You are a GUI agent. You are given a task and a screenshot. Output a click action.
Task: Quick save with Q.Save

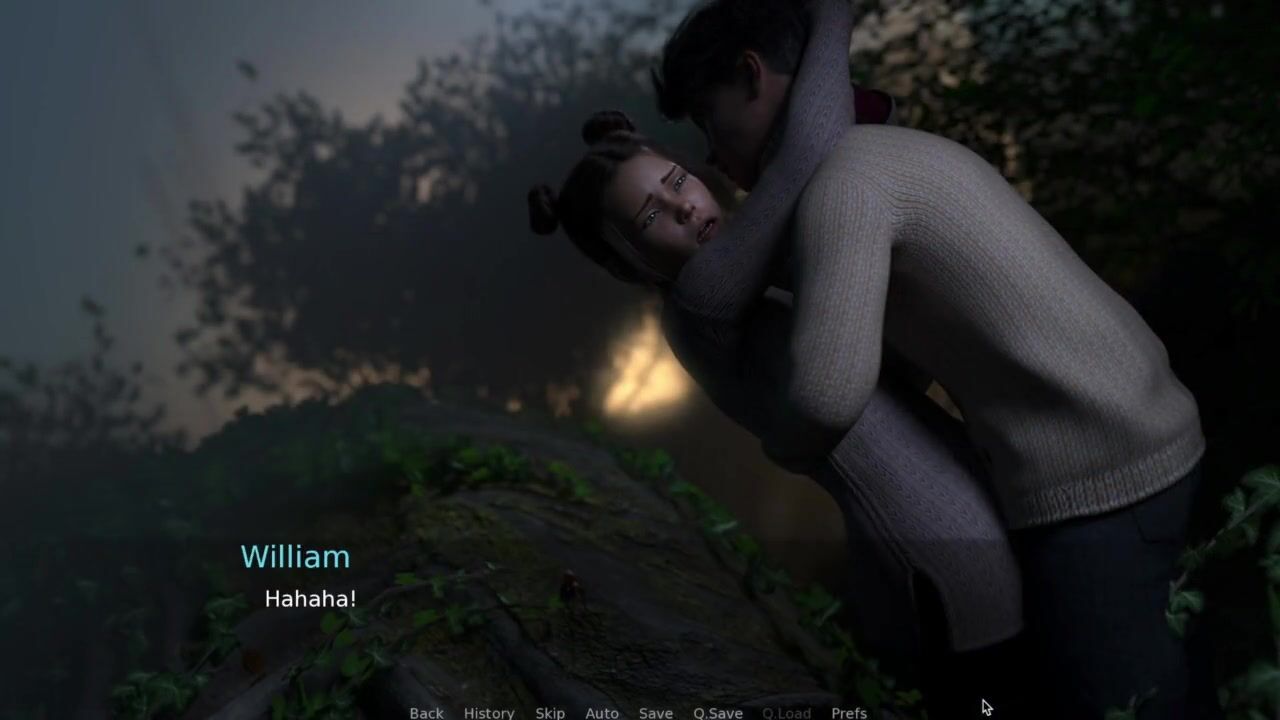click(x=718, y=712)
